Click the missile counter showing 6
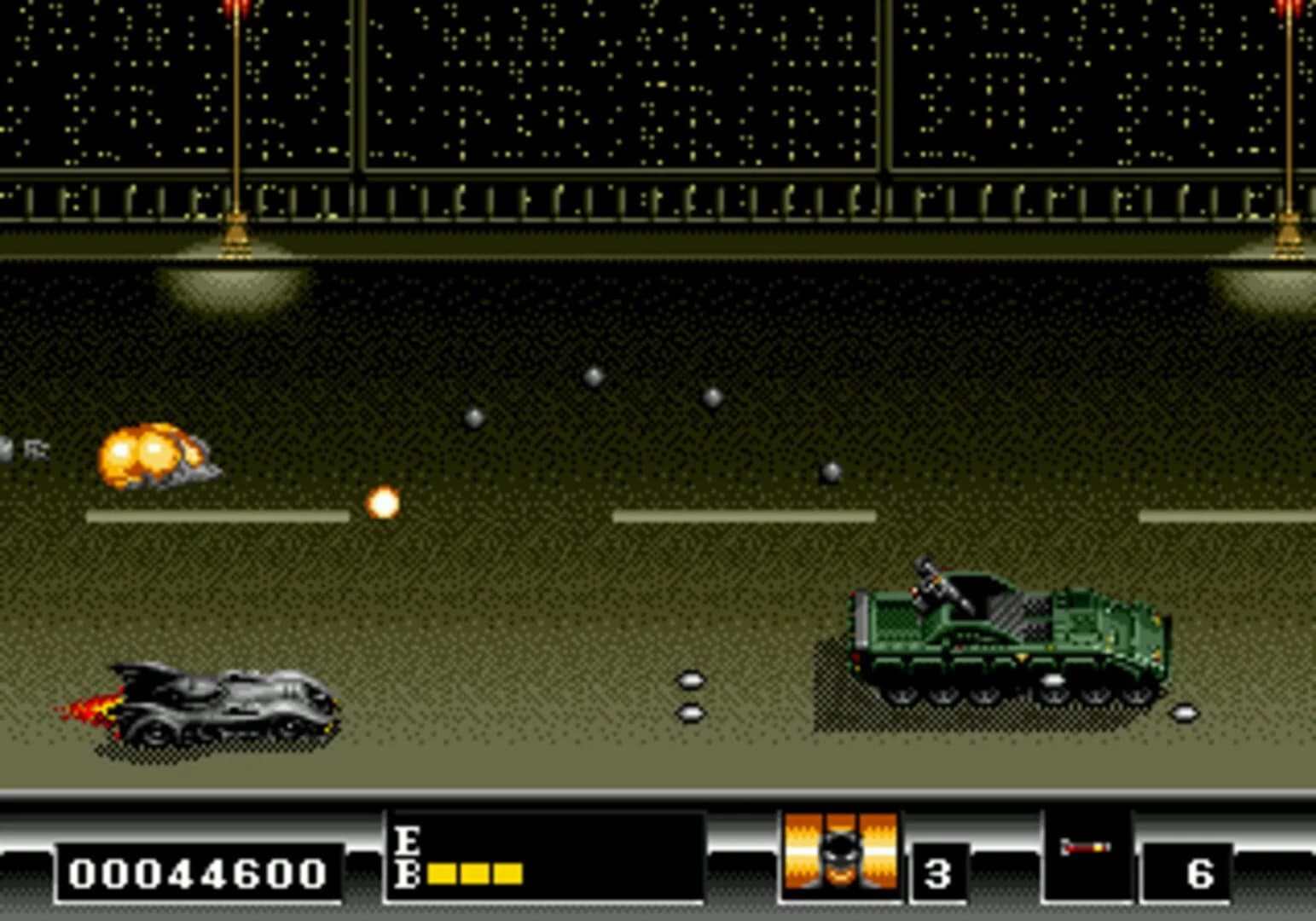This screenshot has height=921, width=1316. tap(1203, 873)
